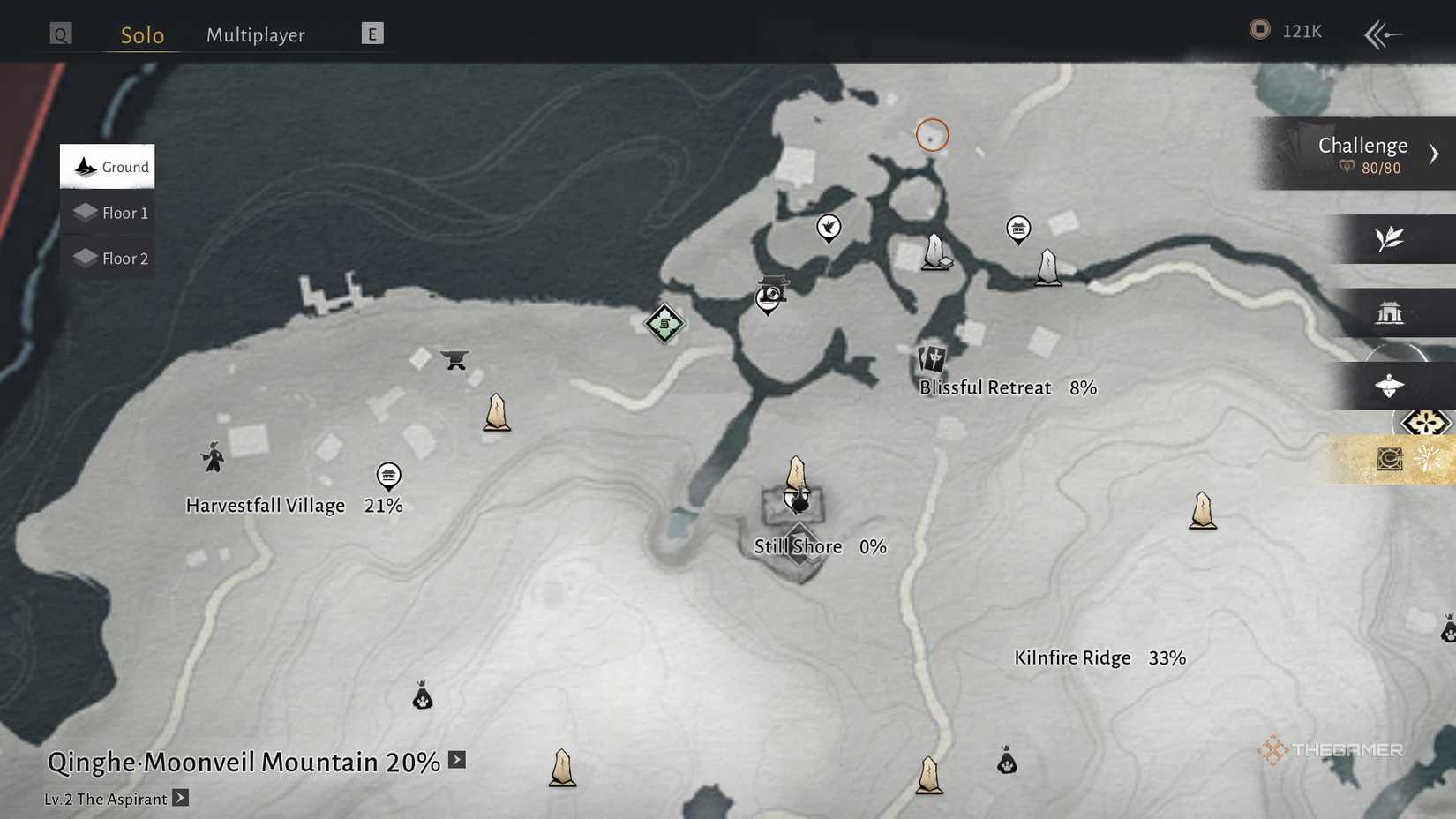The width and height of the screenshot is (1456, 819).
Task: Open Qinghe-Moonveil Mountain details arrow
Action: click(457, 759)
